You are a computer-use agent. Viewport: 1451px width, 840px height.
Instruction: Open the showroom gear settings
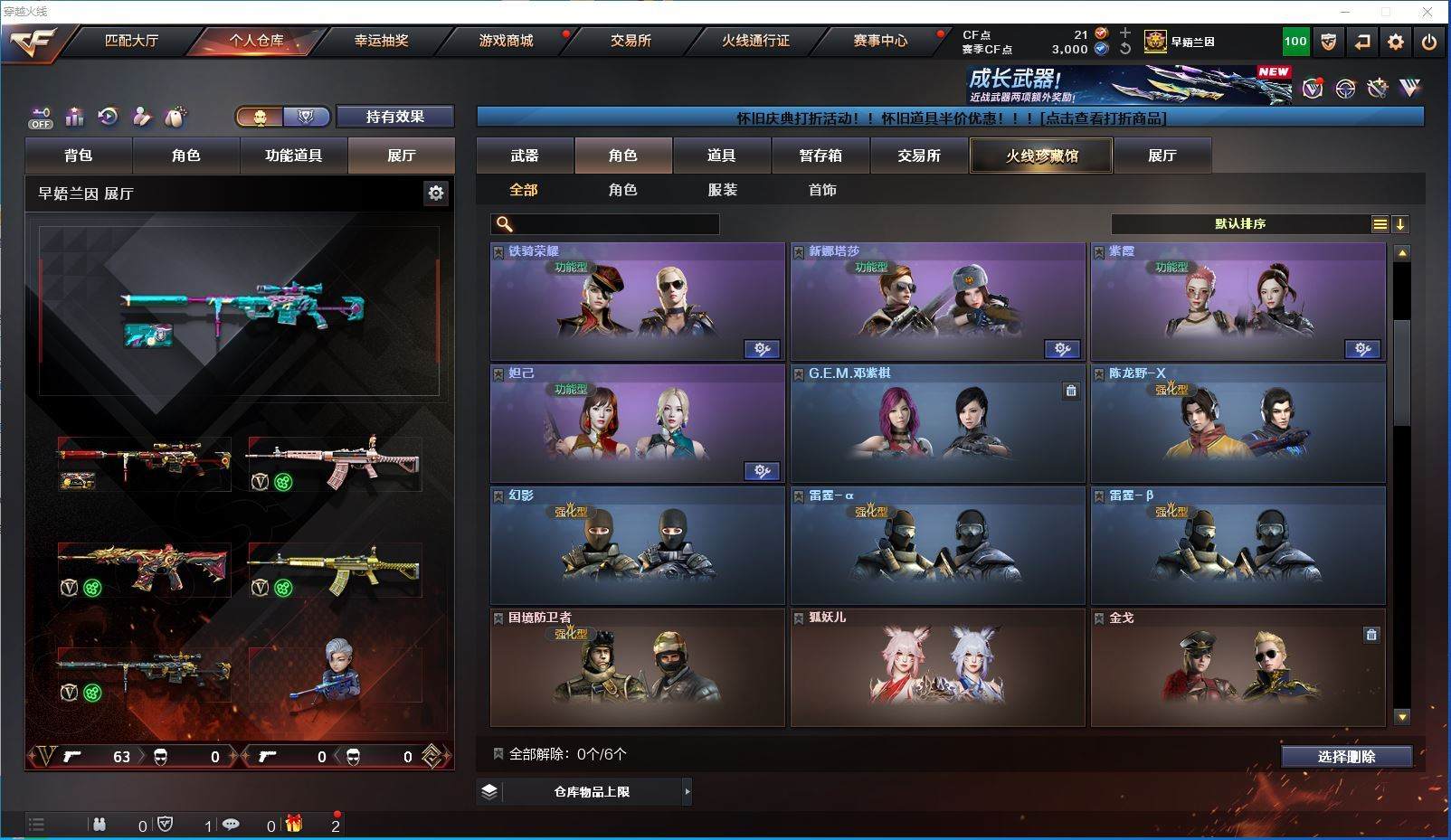click(436, 193)
